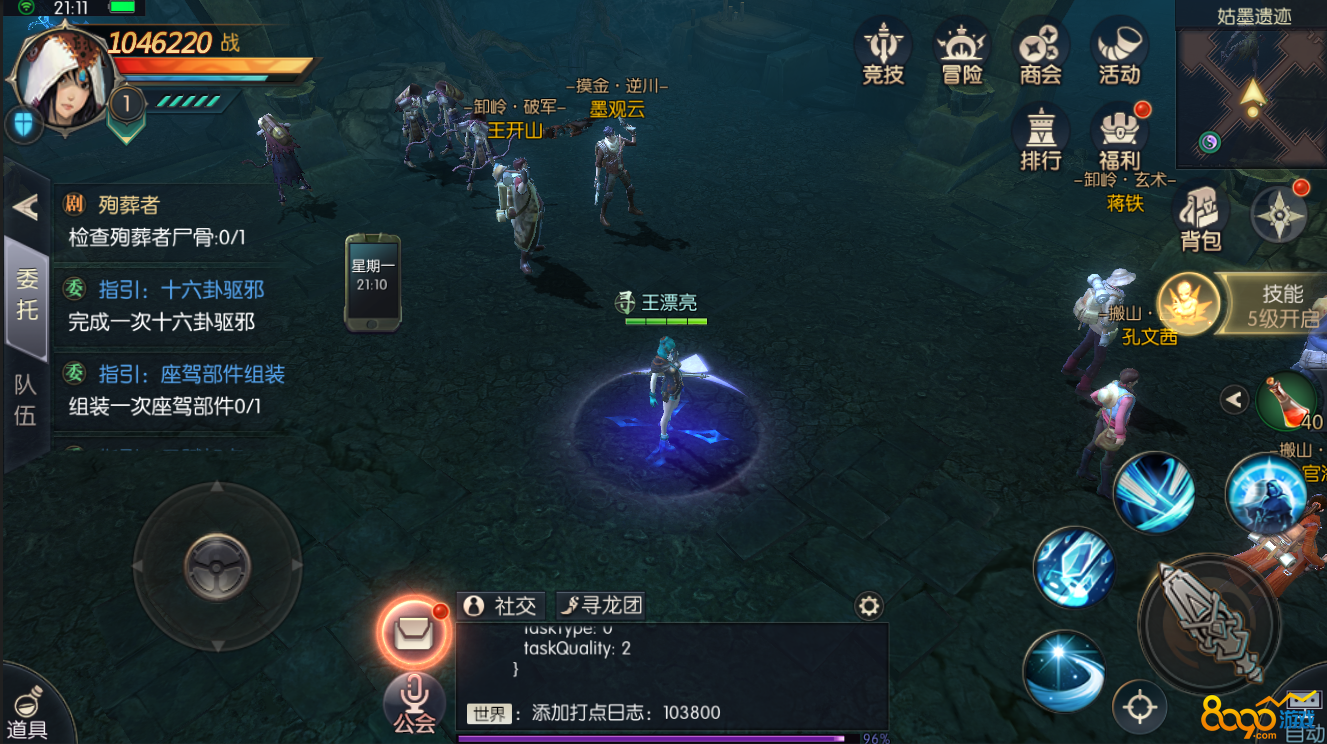The width and height of the screenshot is (1327, 744).
Task: Open the 背包 (Backpack) inventory
Action: pos(1199,208)
